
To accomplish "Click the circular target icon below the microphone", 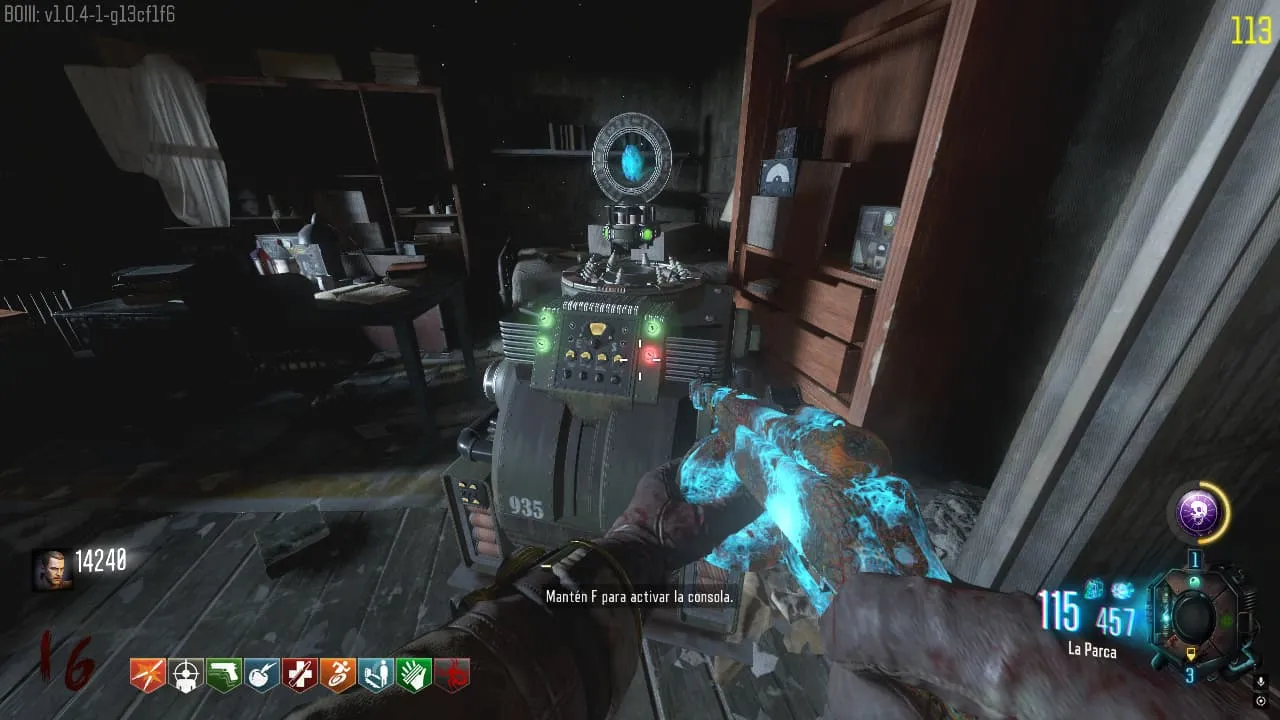I will coord(1260,701).
